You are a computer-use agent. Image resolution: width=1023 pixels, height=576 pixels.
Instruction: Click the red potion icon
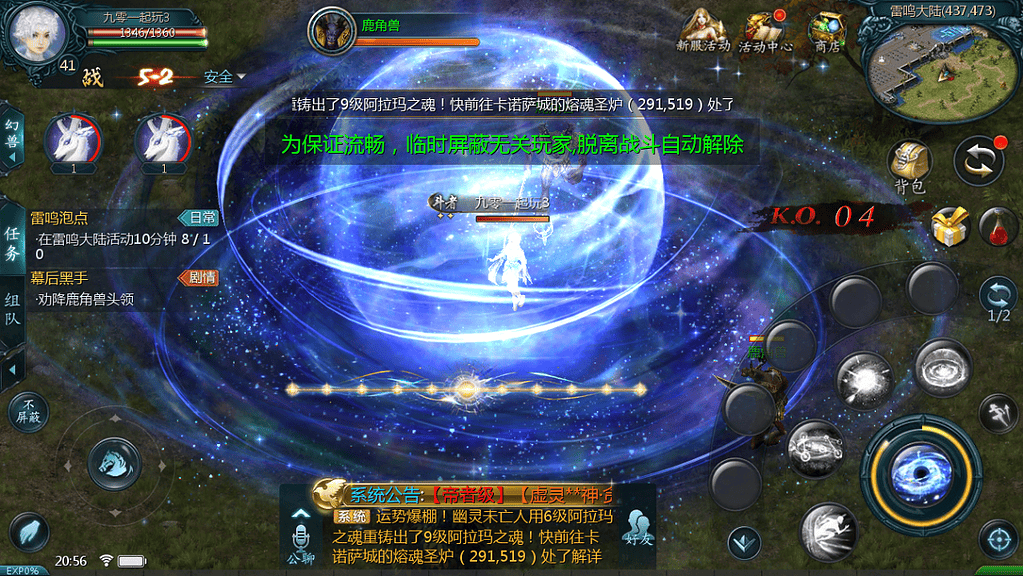pyautogui.click(x=998, y=226)
